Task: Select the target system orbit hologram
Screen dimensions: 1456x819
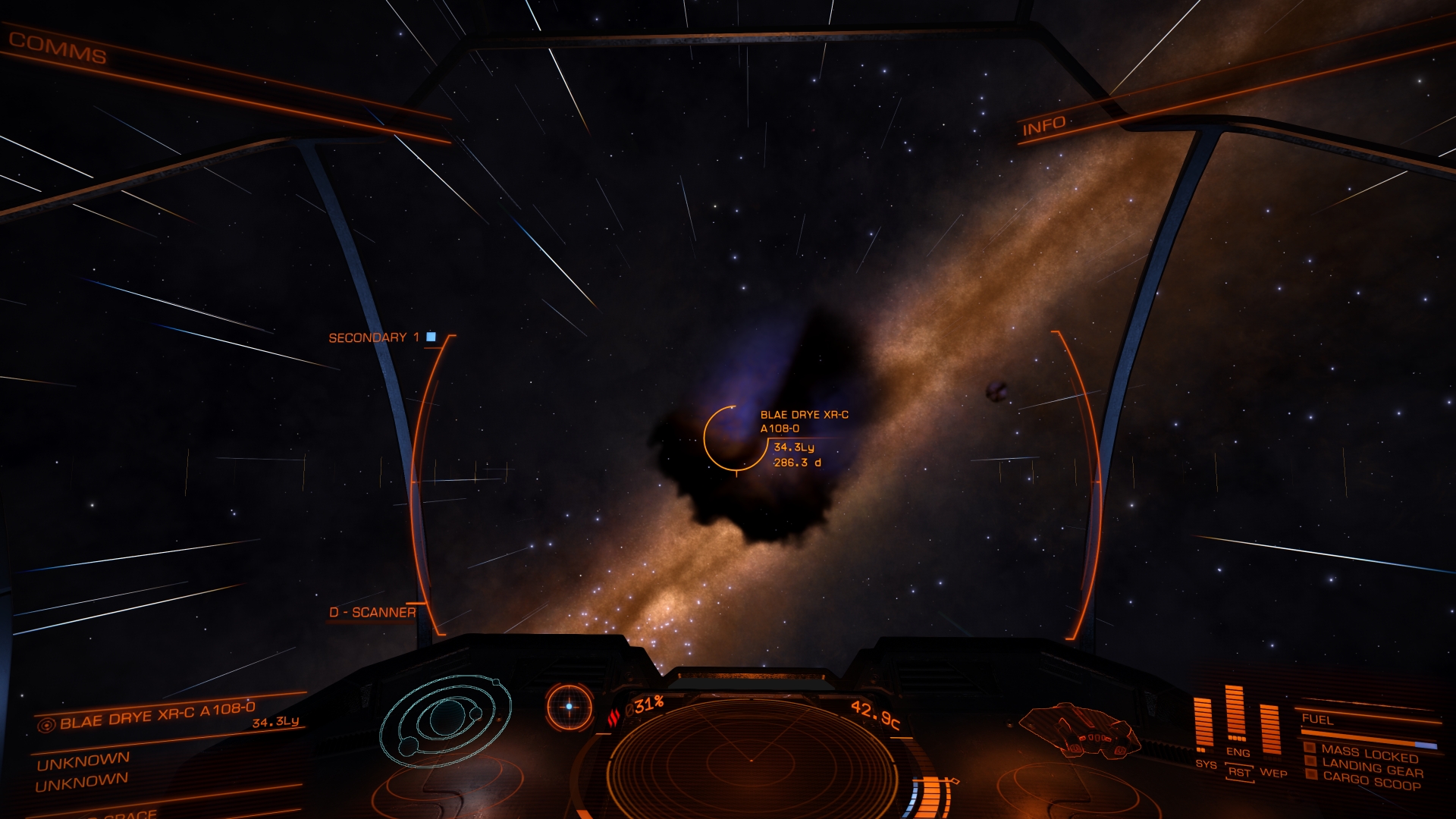Action: coord(446,719)
